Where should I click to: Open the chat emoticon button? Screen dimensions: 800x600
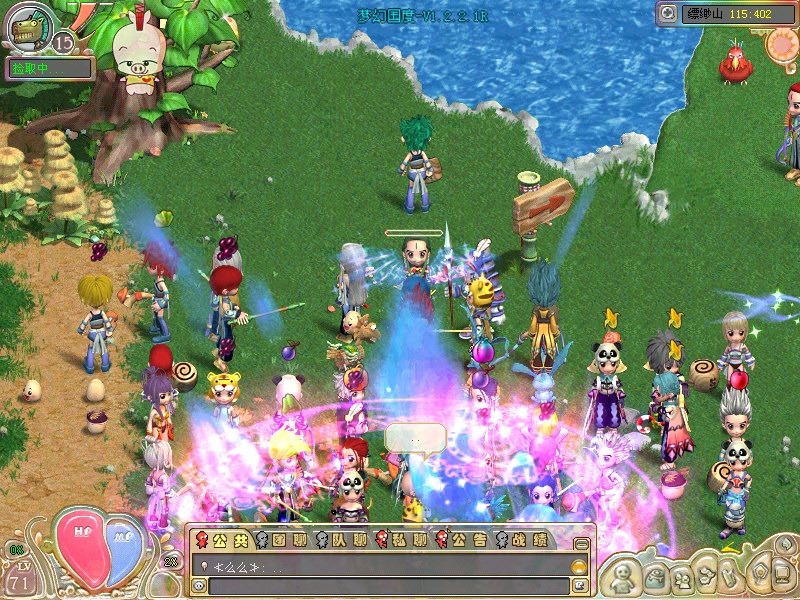tap(200, 585)
